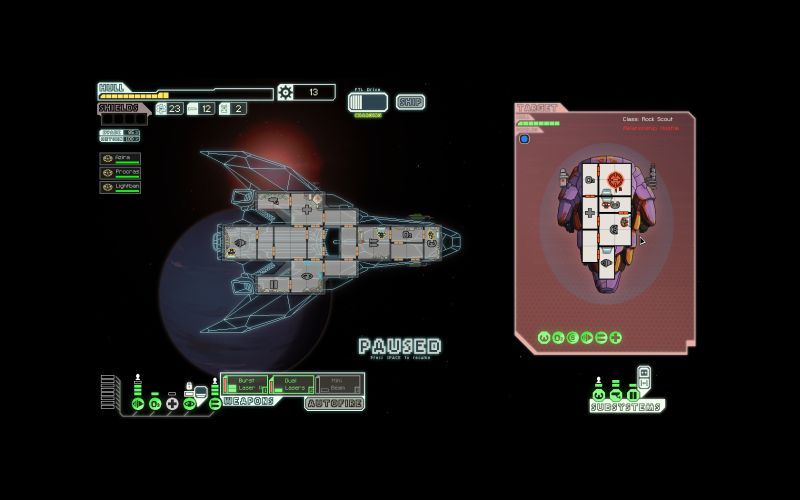Click the engines system power icon
Viewport: 800px width, 500px height.
click(138, 403)
